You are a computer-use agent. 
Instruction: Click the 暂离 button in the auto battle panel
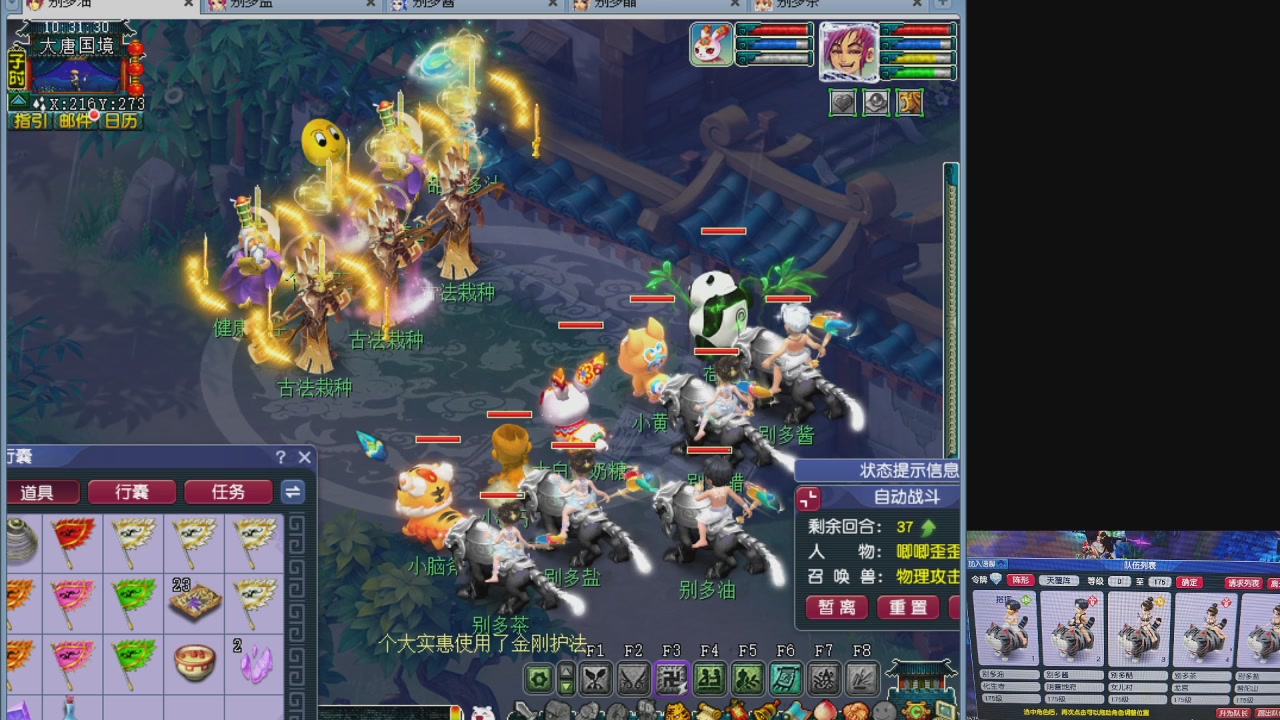click(x=836, y=606)
